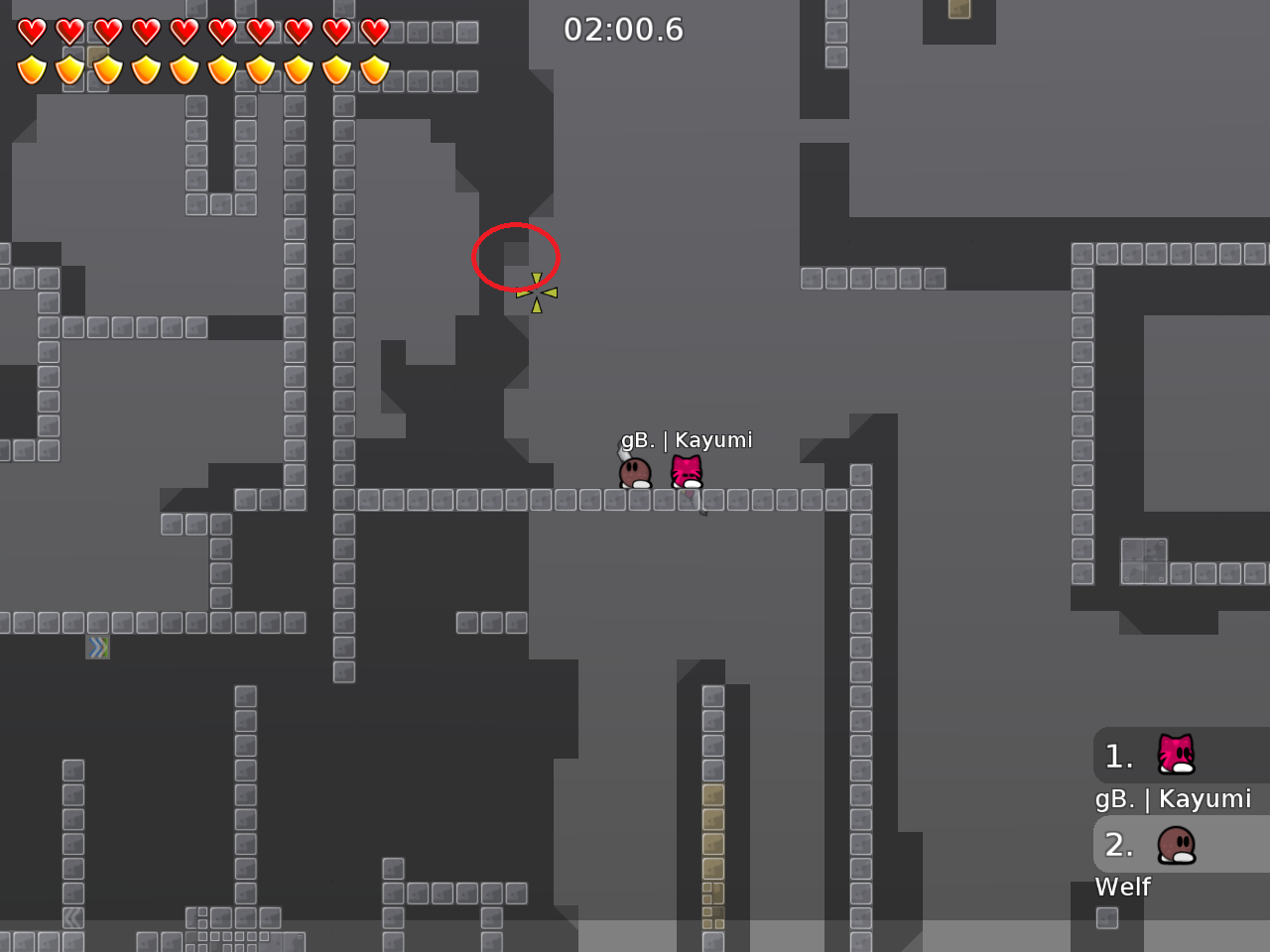Image resolution: width=1270 pixels, height=952 pixels.
Task: Click Kayumi's avatar in the leaderboard
Action: (1174, 756)
